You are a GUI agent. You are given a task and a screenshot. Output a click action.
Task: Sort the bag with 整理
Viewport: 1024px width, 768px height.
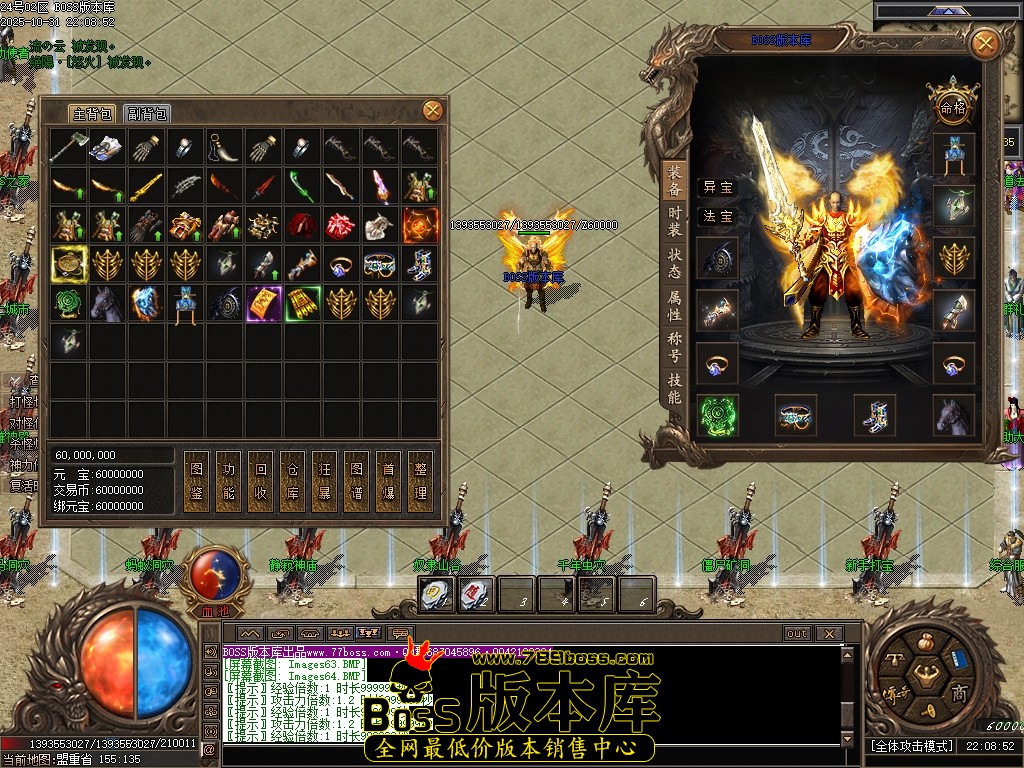(x=421, y=480)
